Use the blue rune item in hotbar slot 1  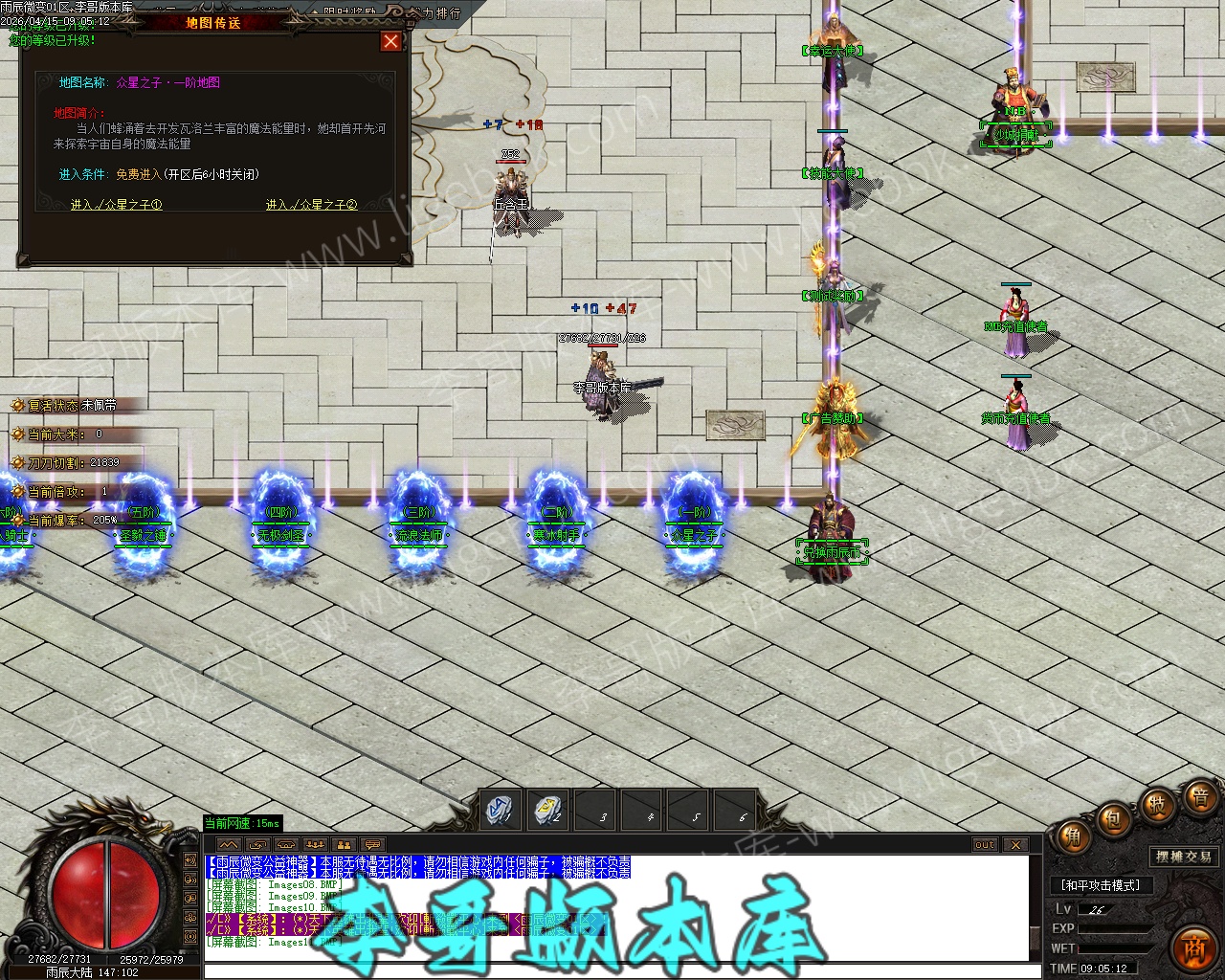point(499,810)
